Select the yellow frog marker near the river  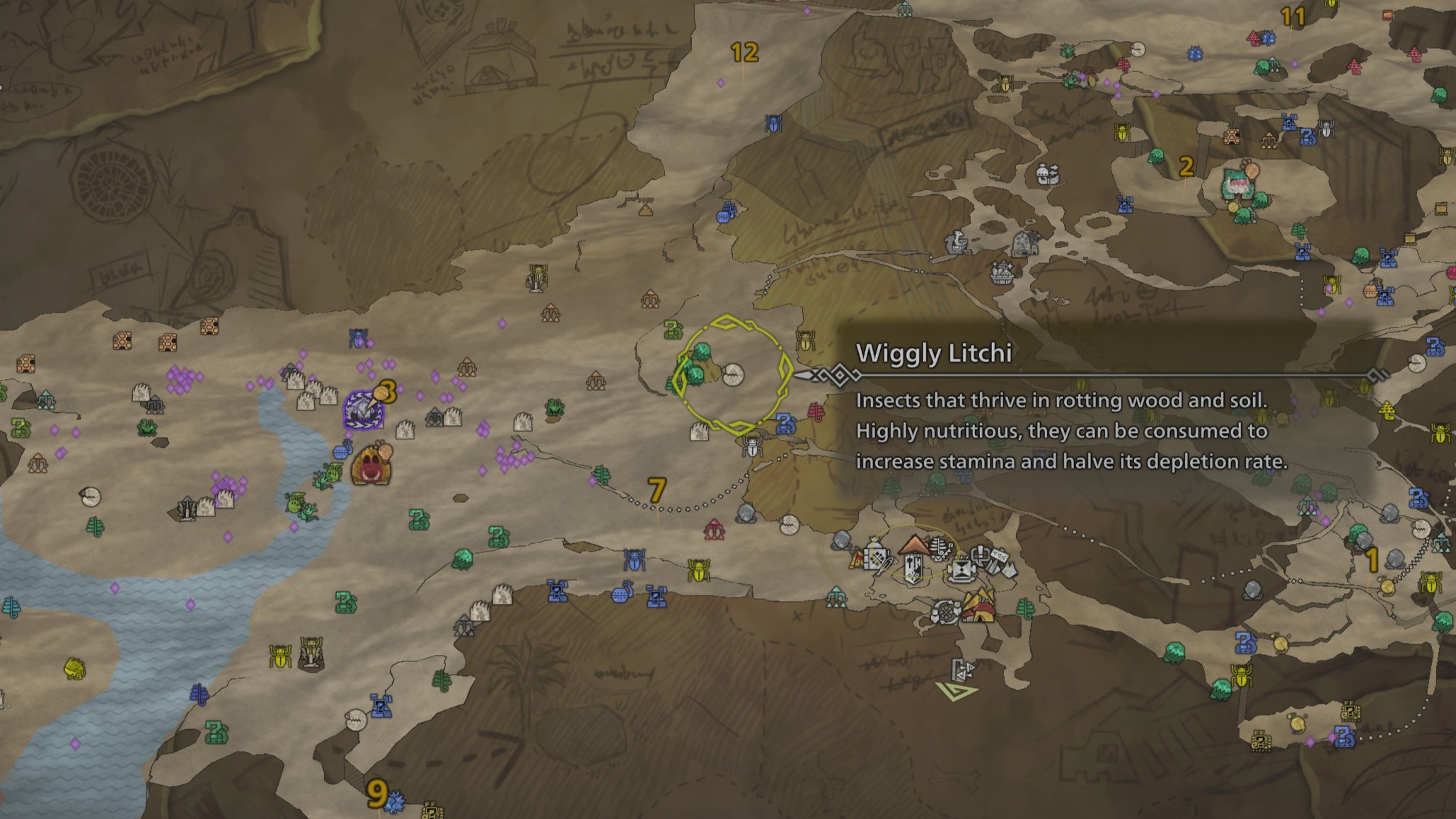click(x=74, y=667)
